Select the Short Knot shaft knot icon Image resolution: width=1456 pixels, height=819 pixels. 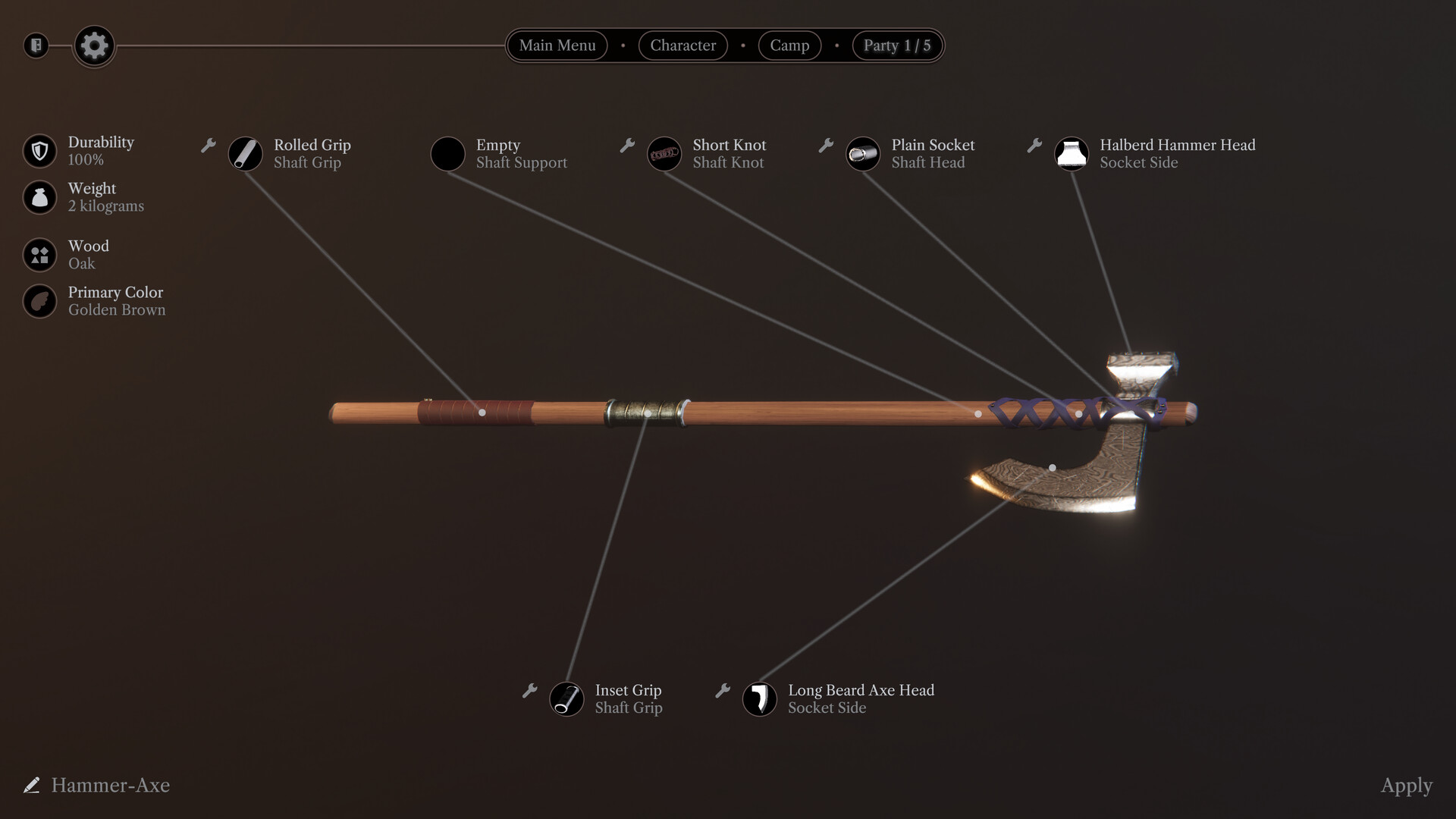click(664, 154)
